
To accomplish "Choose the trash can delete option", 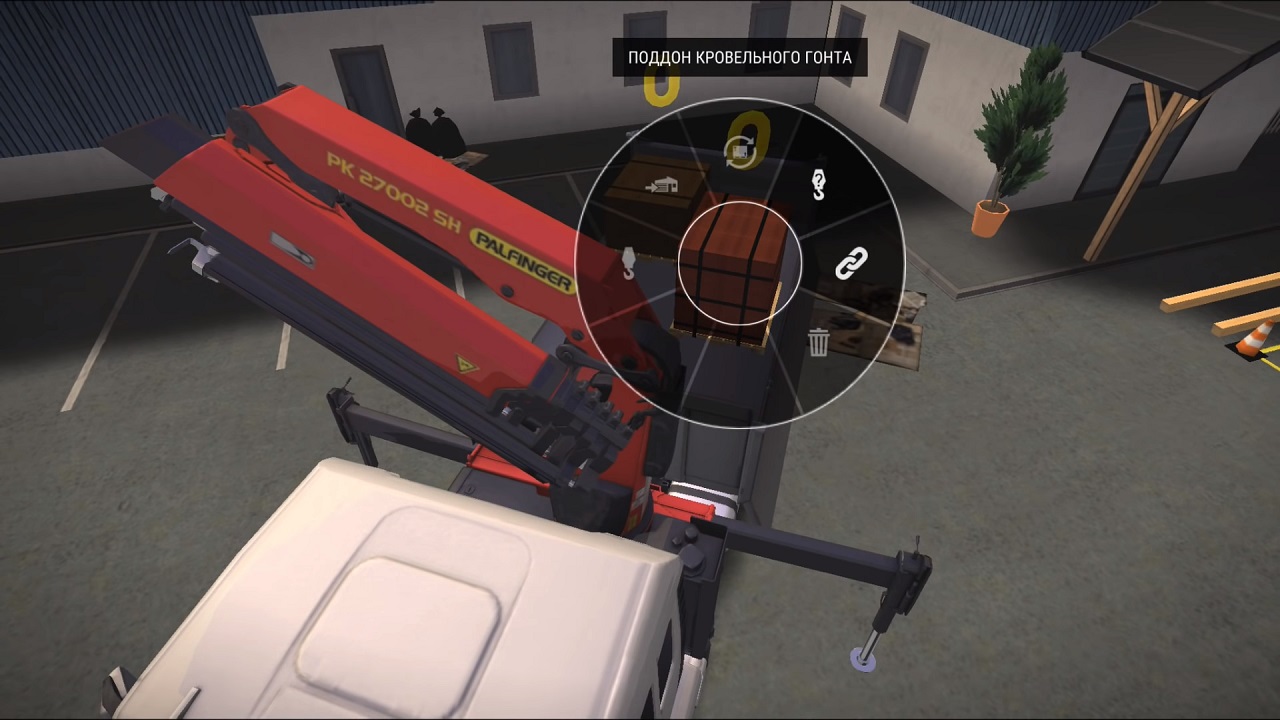I will click(818, 342).
